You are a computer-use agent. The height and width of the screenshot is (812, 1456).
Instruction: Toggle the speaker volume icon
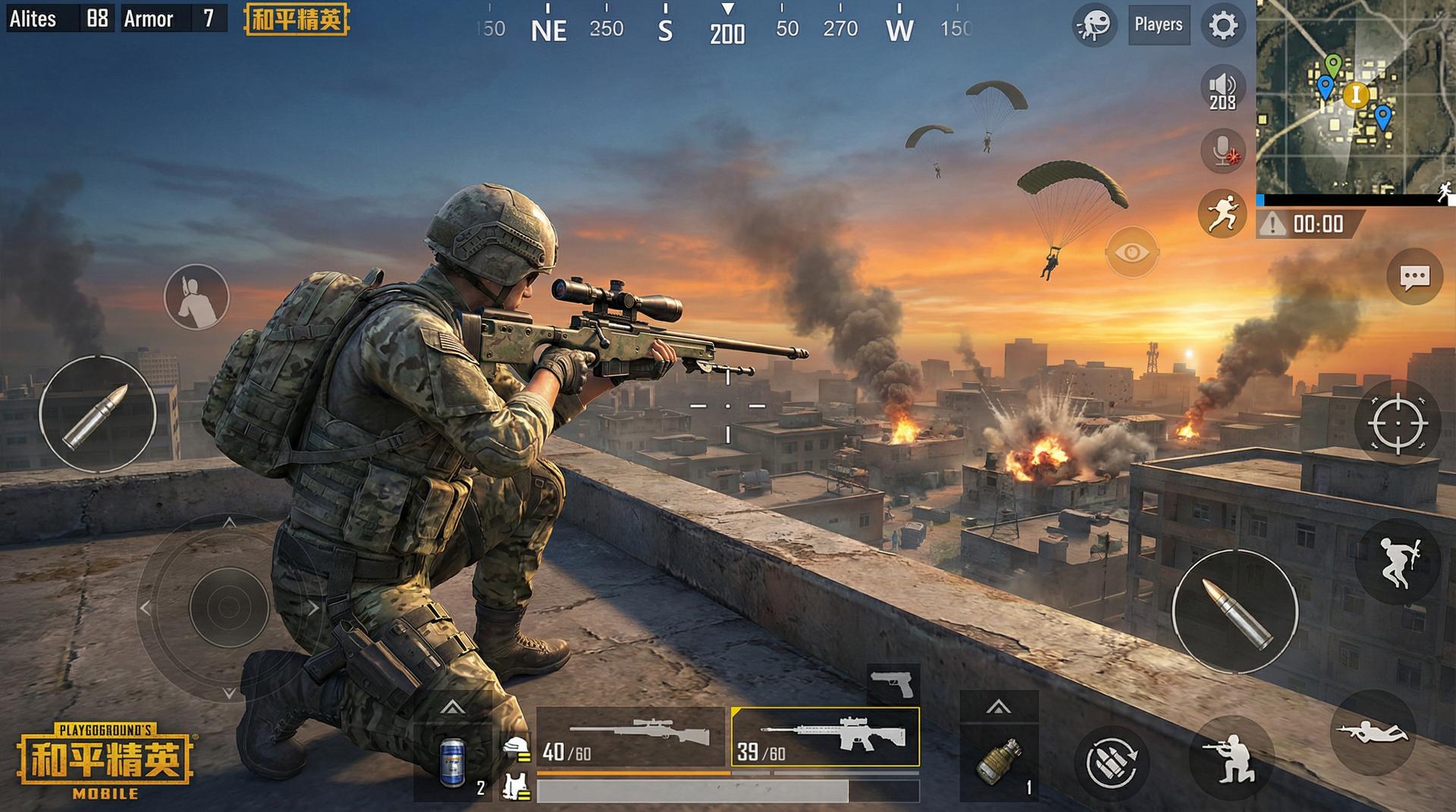[x=1222, y=89]
